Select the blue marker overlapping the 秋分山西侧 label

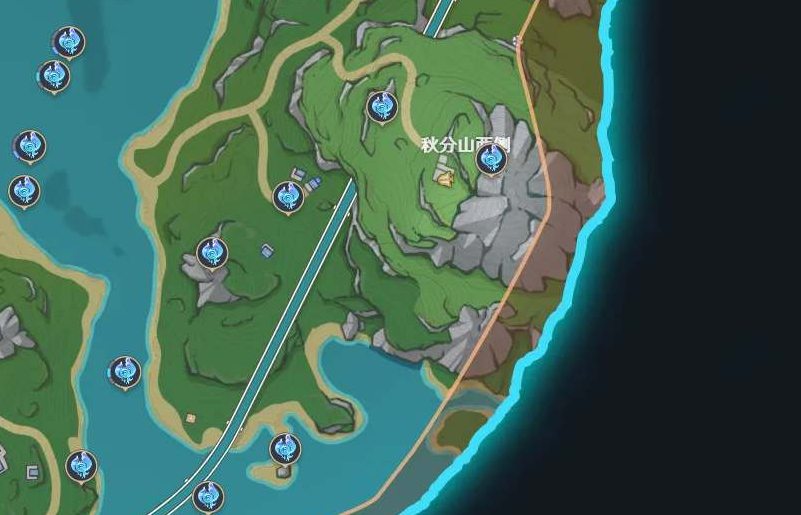(491, 158)
